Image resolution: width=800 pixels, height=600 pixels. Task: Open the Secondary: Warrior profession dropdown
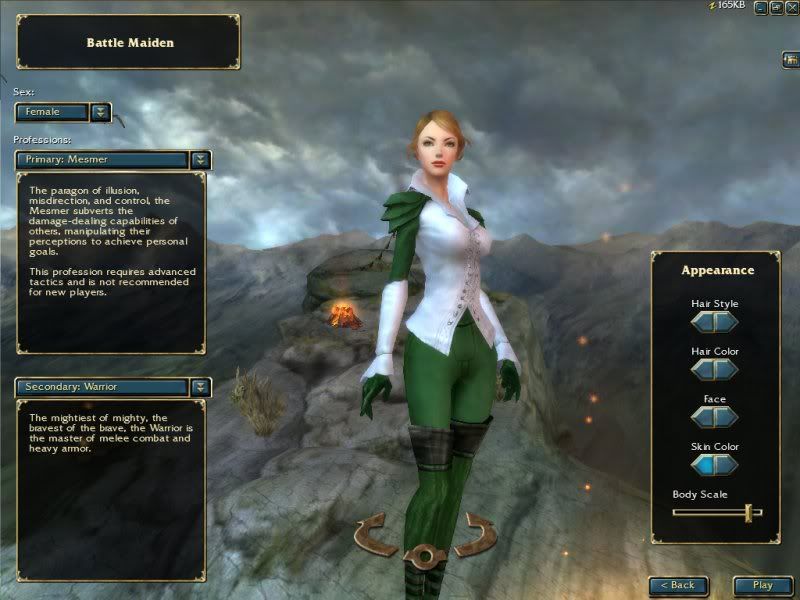(x=201, y=386)
